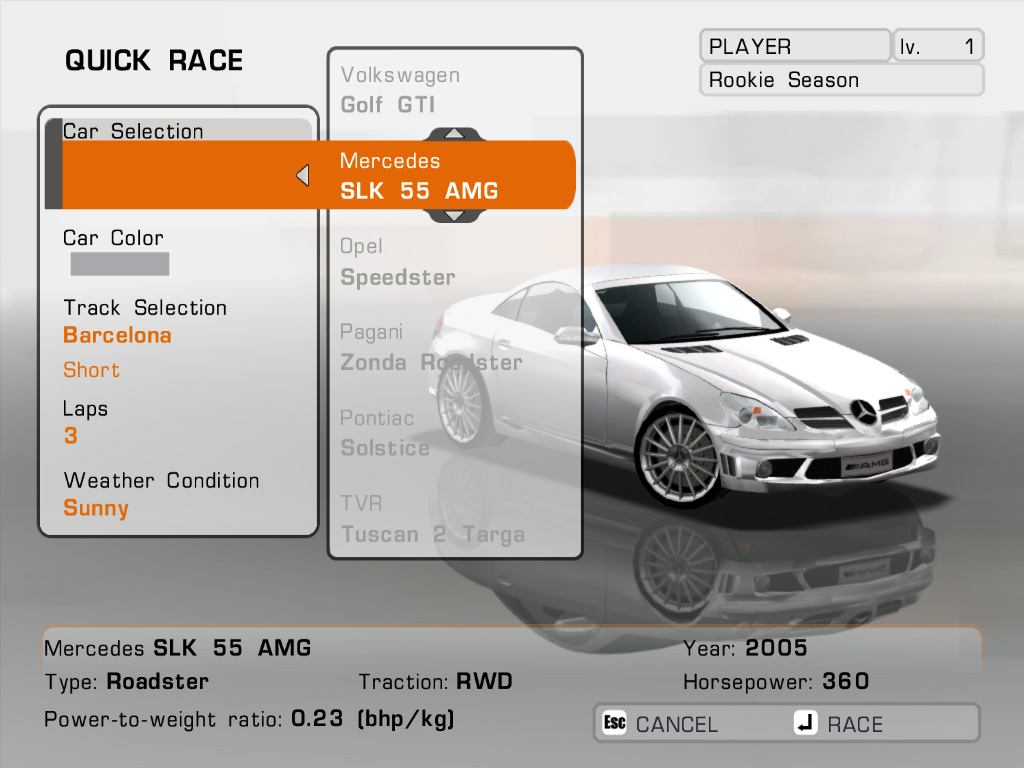Viewport: 1024px width, 768px height.
Task: Open the Car Color swatch
Action: pyautogui.click(x=119, y=264)
